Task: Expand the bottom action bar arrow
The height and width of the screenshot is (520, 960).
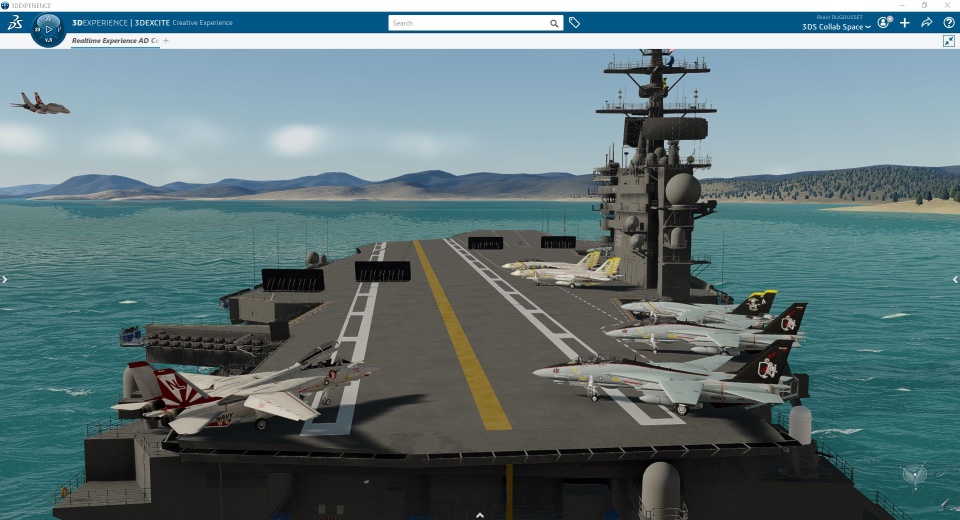Action: pos(480,515)
